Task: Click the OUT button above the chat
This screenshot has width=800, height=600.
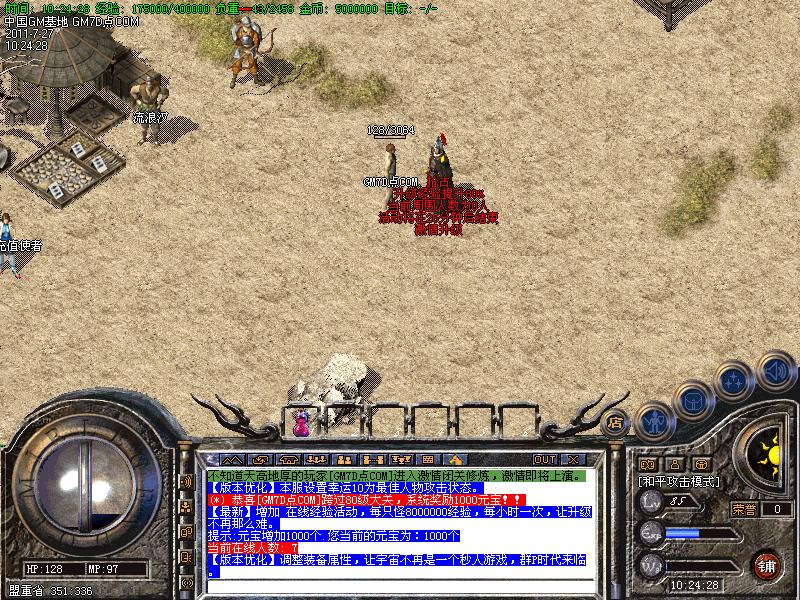Action: (x=546, y=460)
